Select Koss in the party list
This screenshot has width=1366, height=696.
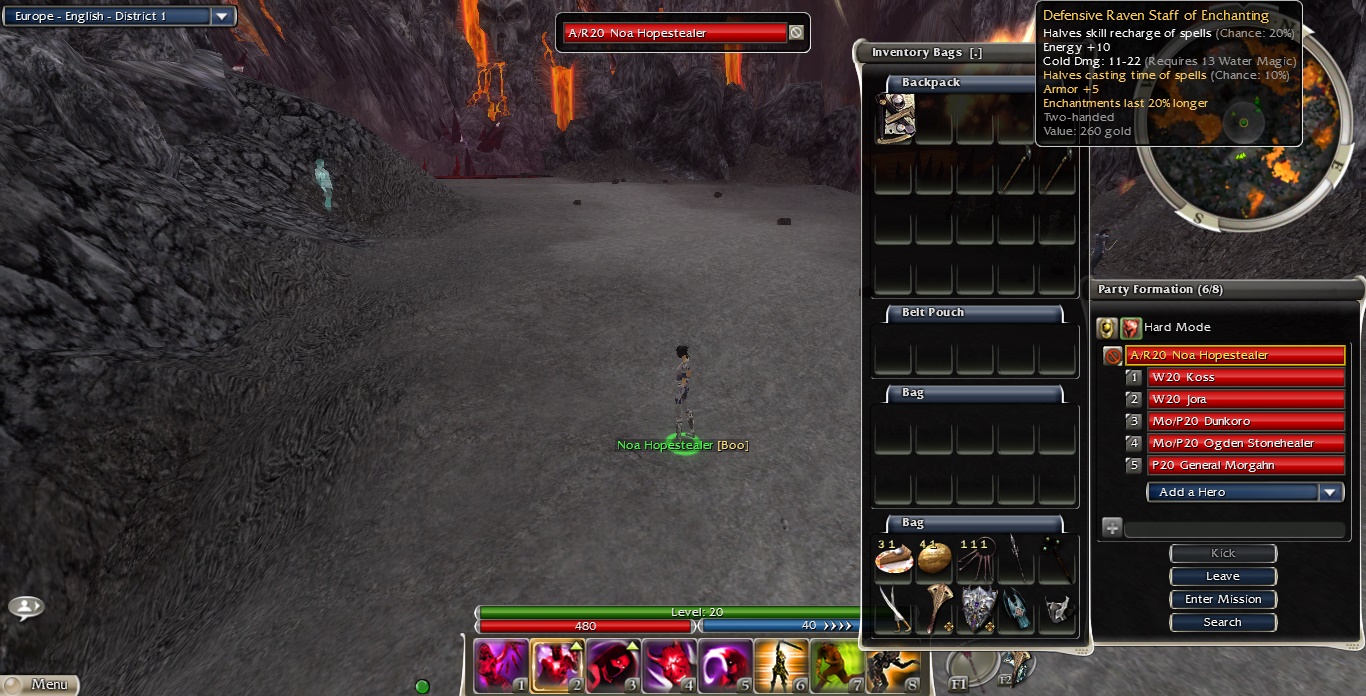[x=1244, y=377]
